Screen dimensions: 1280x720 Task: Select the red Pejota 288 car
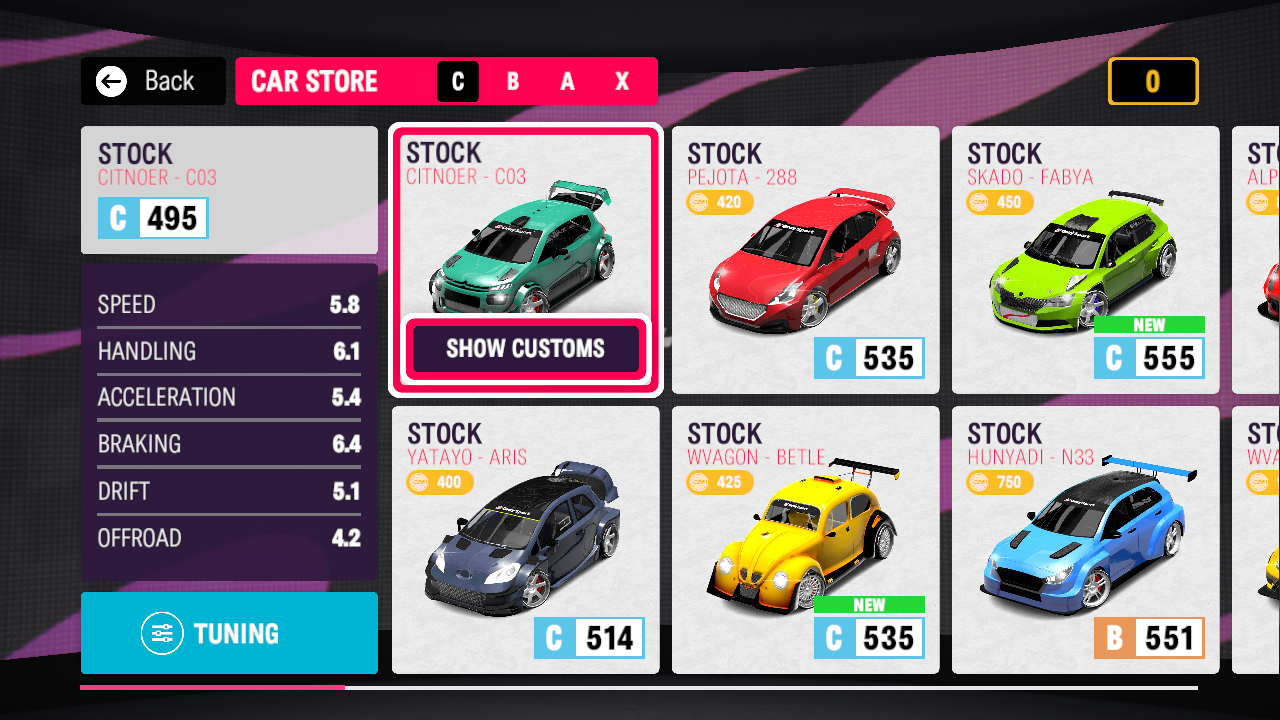coord(805,260)
